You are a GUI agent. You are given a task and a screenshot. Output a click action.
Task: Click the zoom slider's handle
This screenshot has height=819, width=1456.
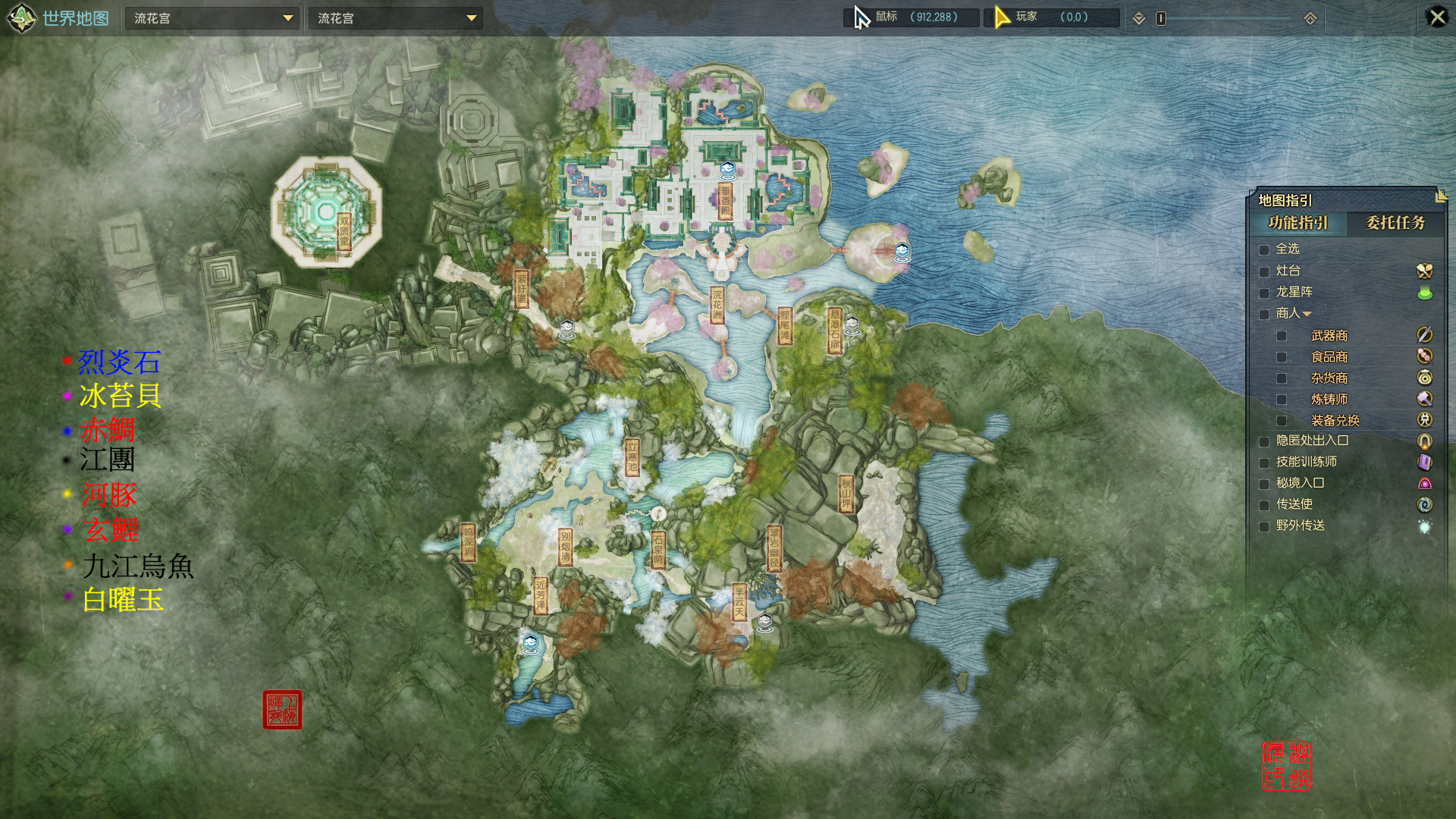tap(1160, 18)
